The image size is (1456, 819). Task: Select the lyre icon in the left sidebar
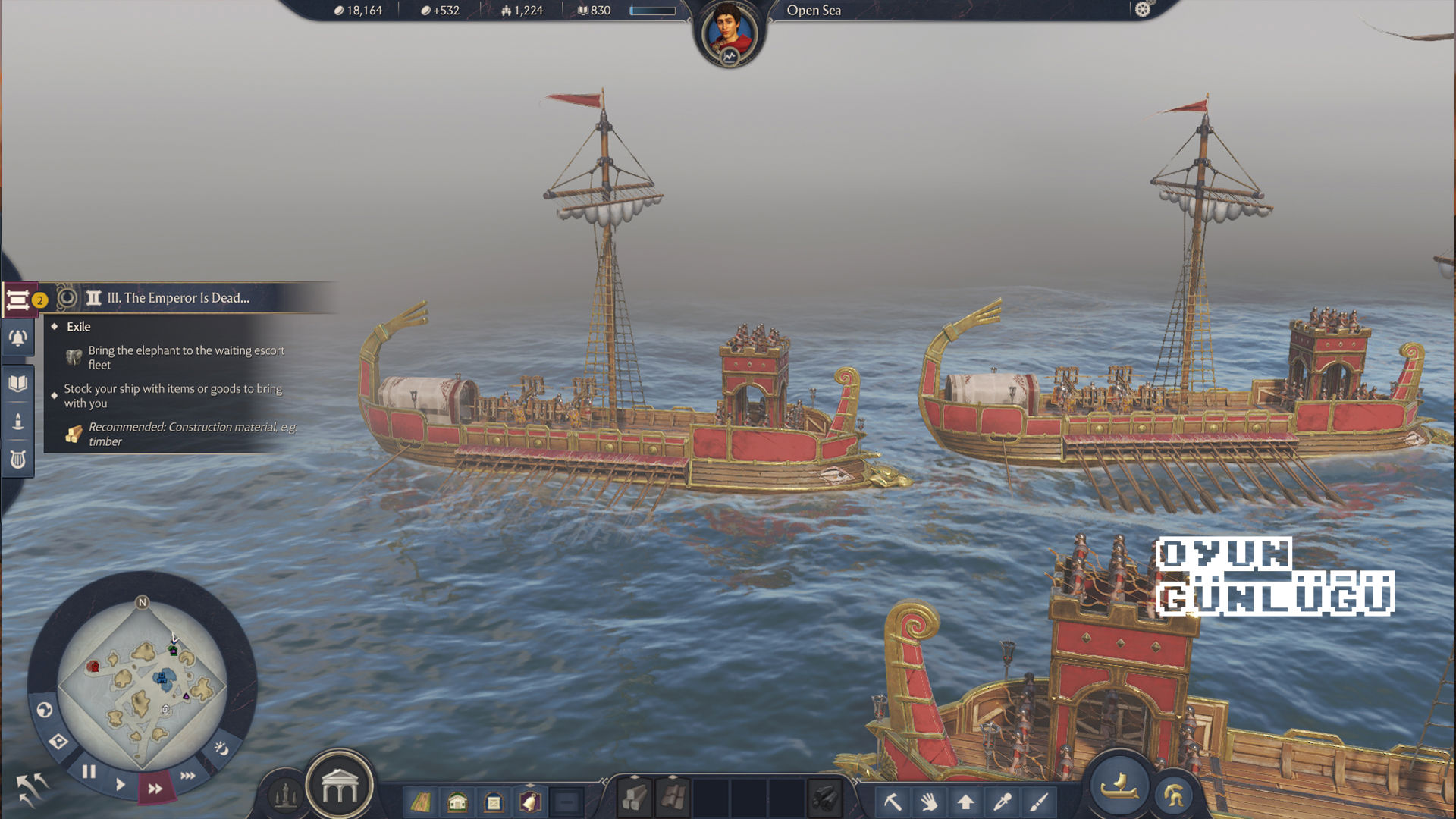point(18,460)
